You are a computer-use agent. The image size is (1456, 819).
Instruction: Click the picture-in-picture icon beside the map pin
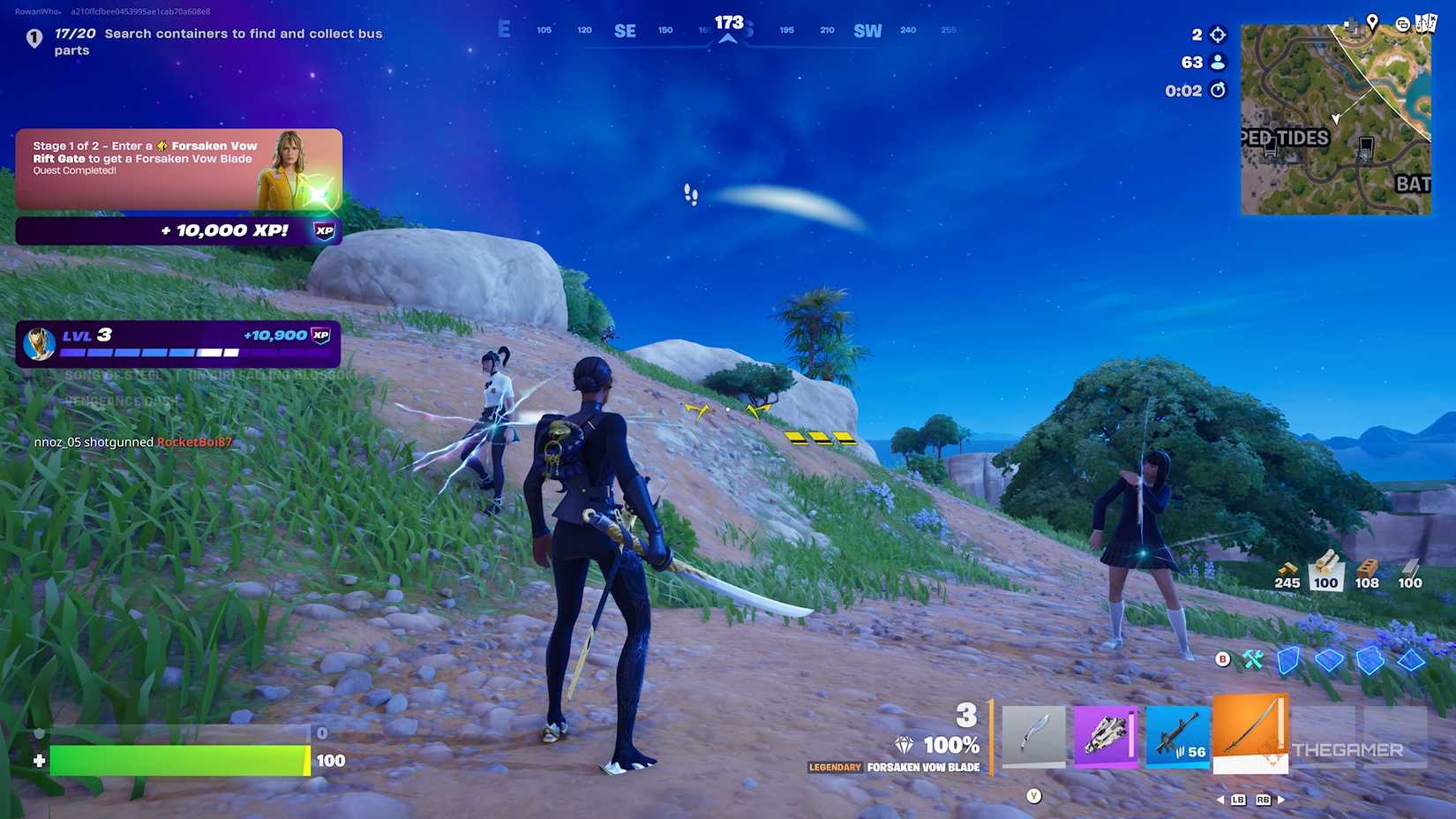[1402, 24]
